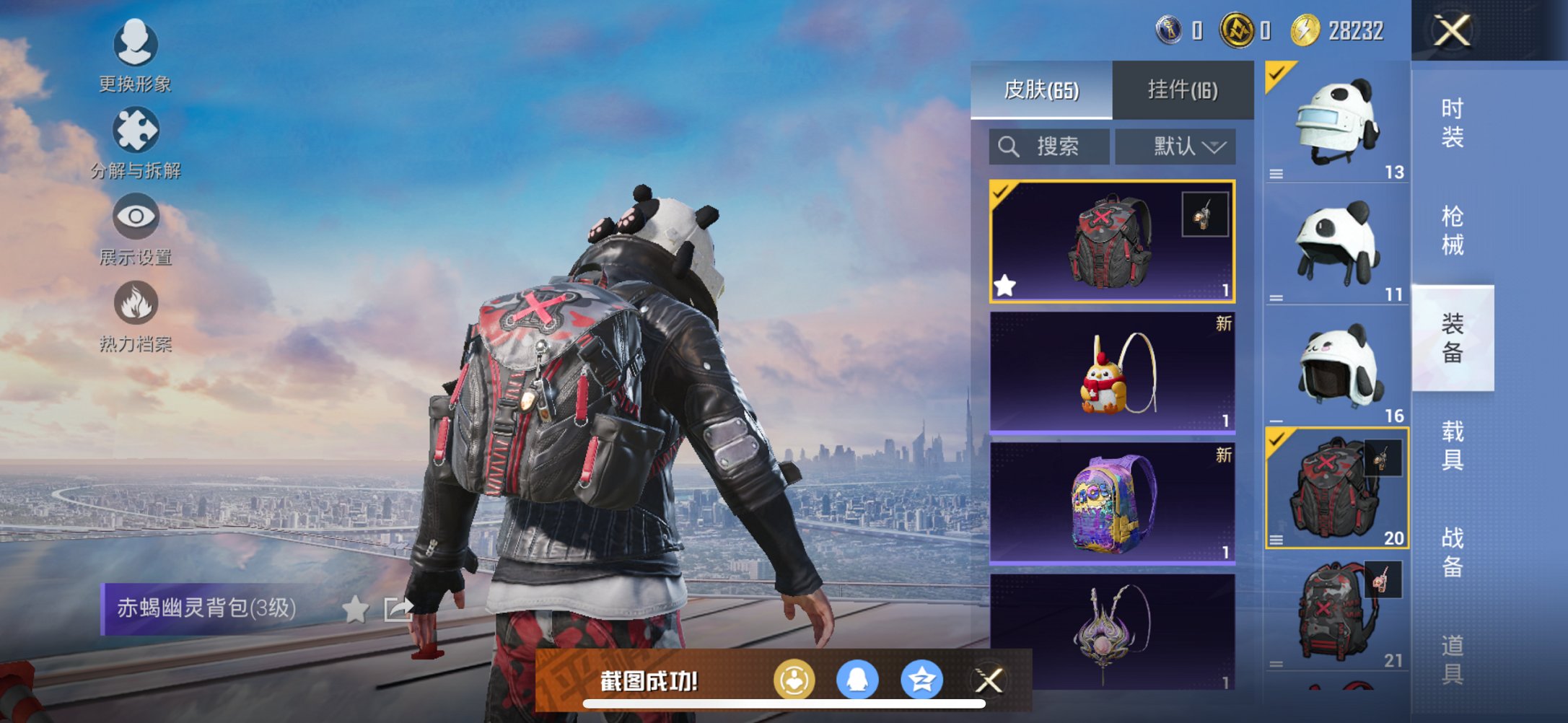
Task: Uncheck the equipped checkmark on the panda helmet
Action: (1277, 73)
